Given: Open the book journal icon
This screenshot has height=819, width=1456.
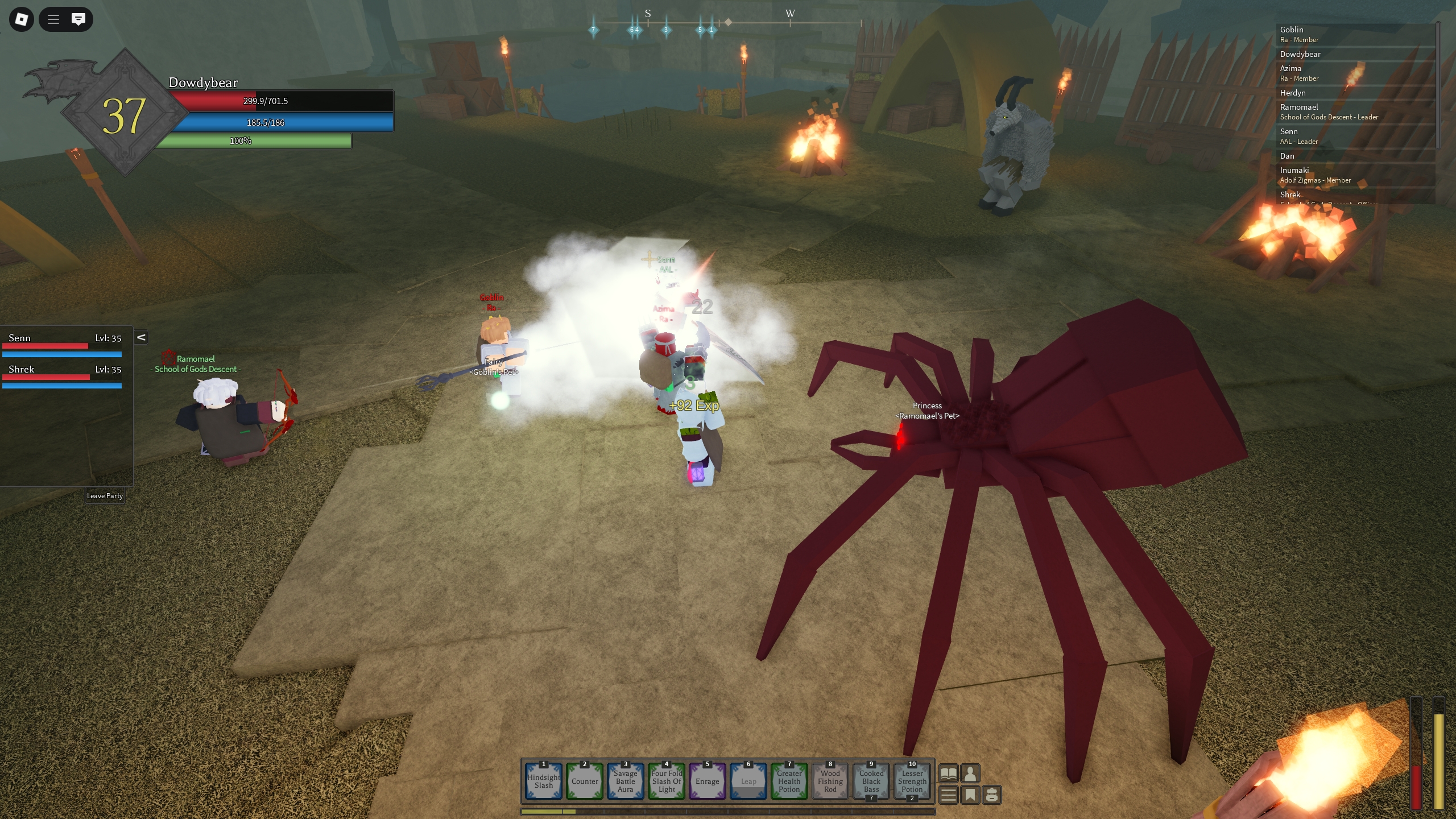Looking at the screenshot, I should click(948, 773).
